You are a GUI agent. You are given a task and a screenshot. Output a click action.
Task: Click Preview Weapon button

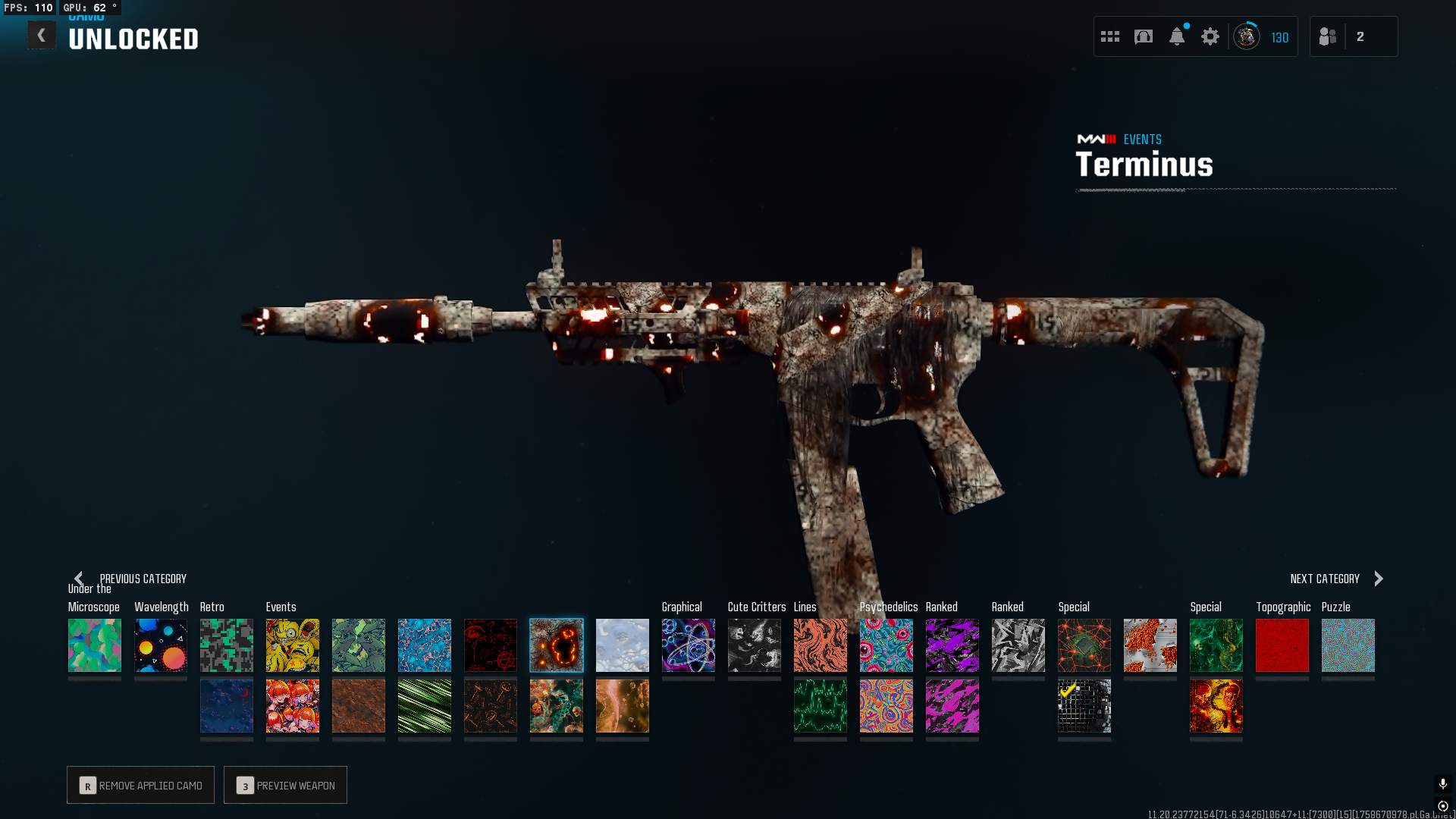(285, 785)
